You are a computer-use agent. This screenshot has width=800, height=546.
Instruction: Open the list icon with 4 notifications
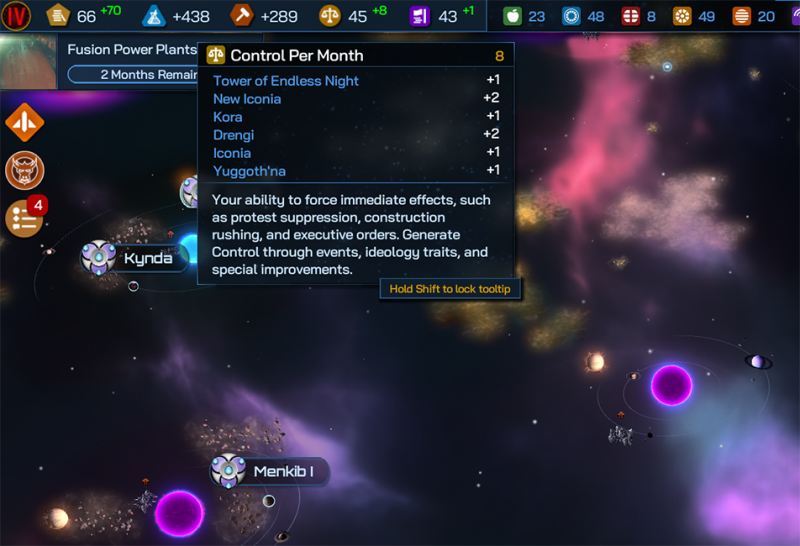[x=24, y=217]
